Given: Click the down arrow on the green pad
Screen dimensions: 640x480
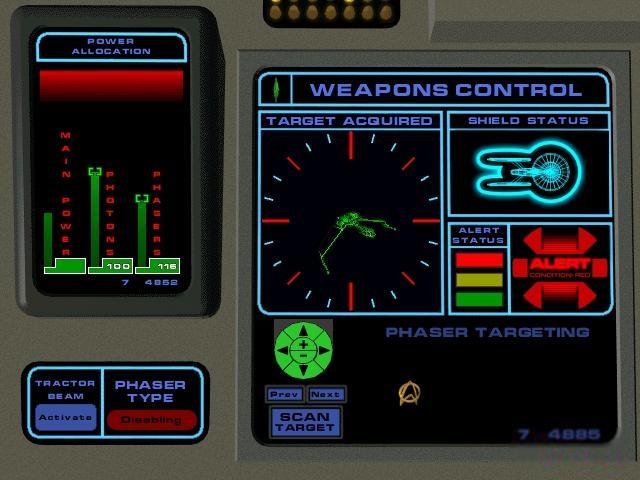Looking at the screenshot, I should click(x=303, y=368).
